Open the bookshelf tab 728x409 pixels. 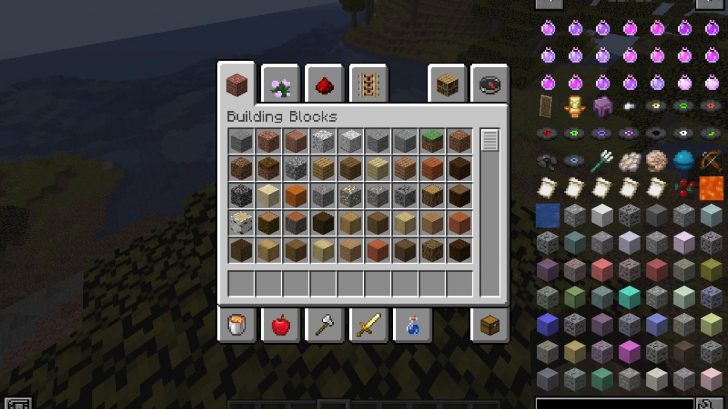tap(449, 84)
